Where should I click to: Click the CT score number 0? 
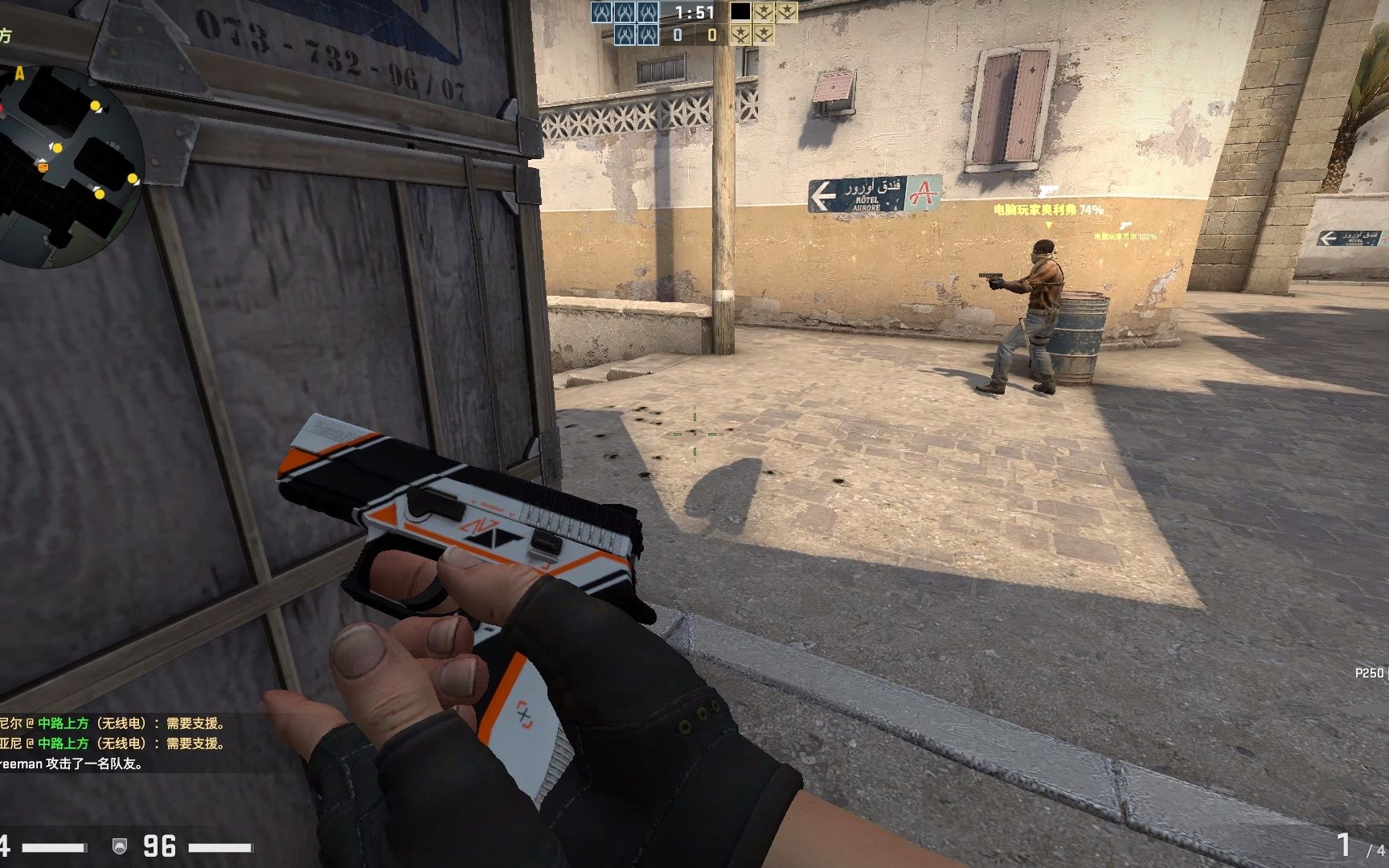(x=677, y=35)
